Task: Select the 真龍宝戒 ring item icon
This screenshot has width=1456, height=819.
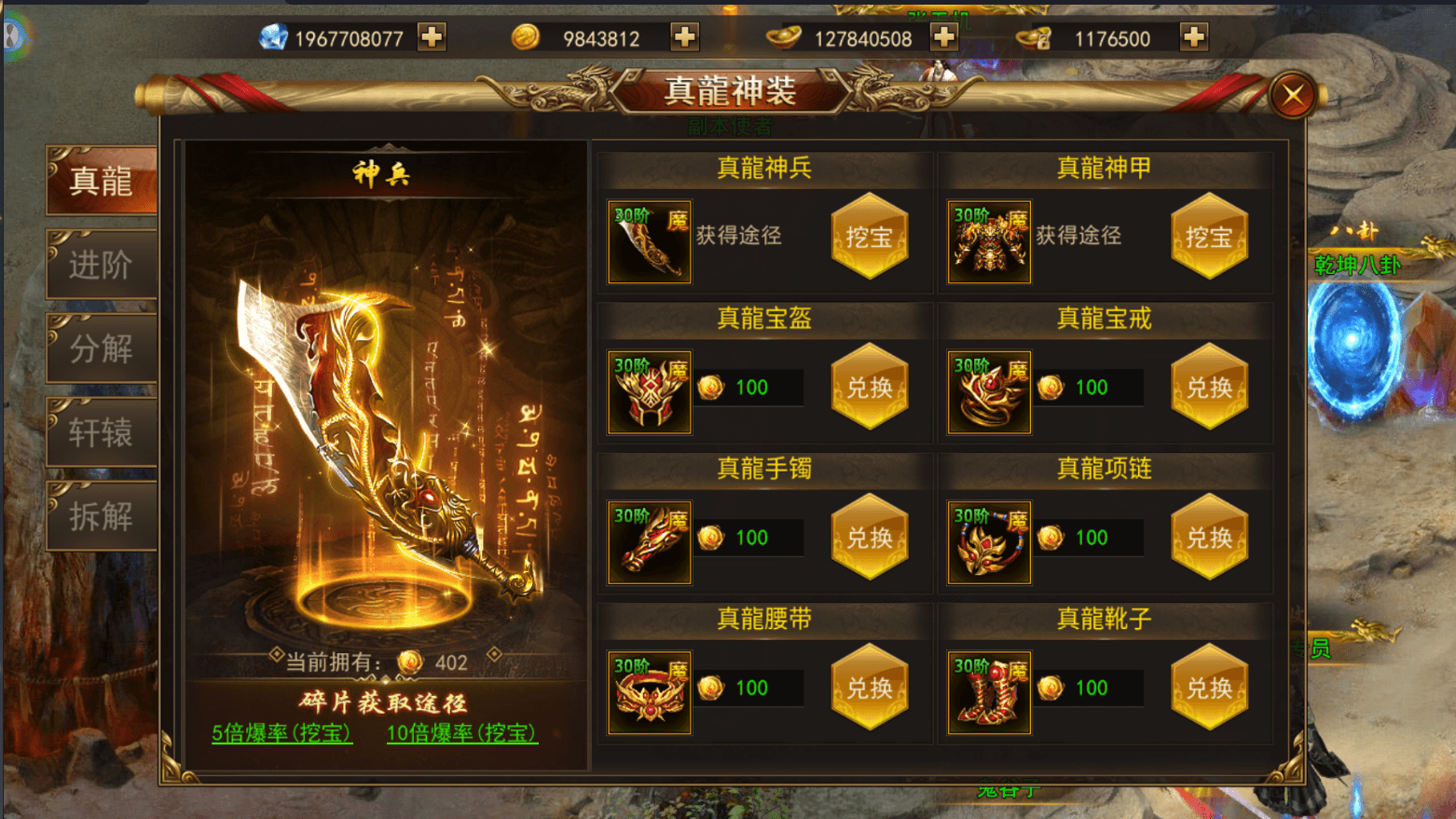Action: point(988,391)
